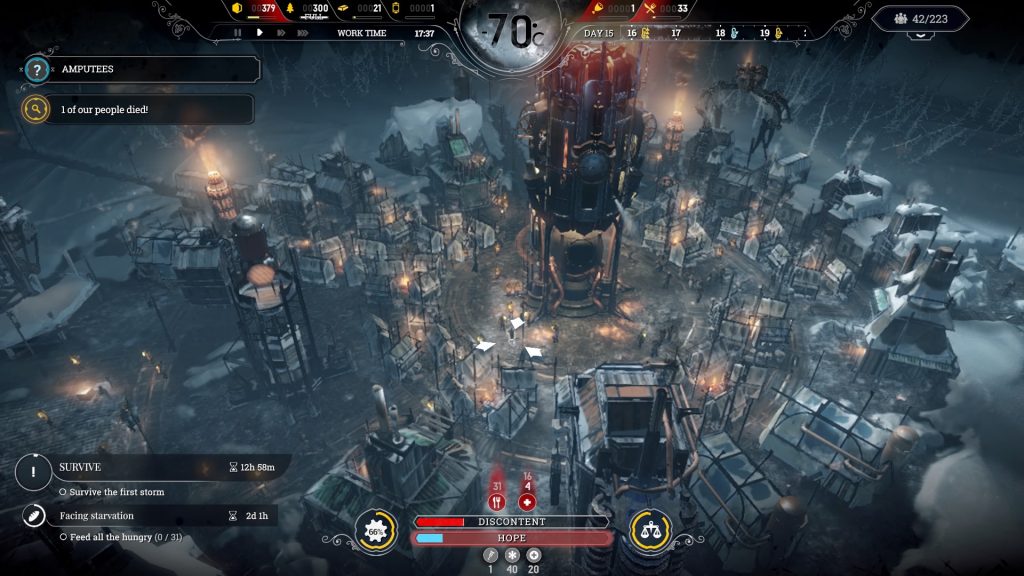Open the technology tree gear icon at 66%

[x=373, y=529]
